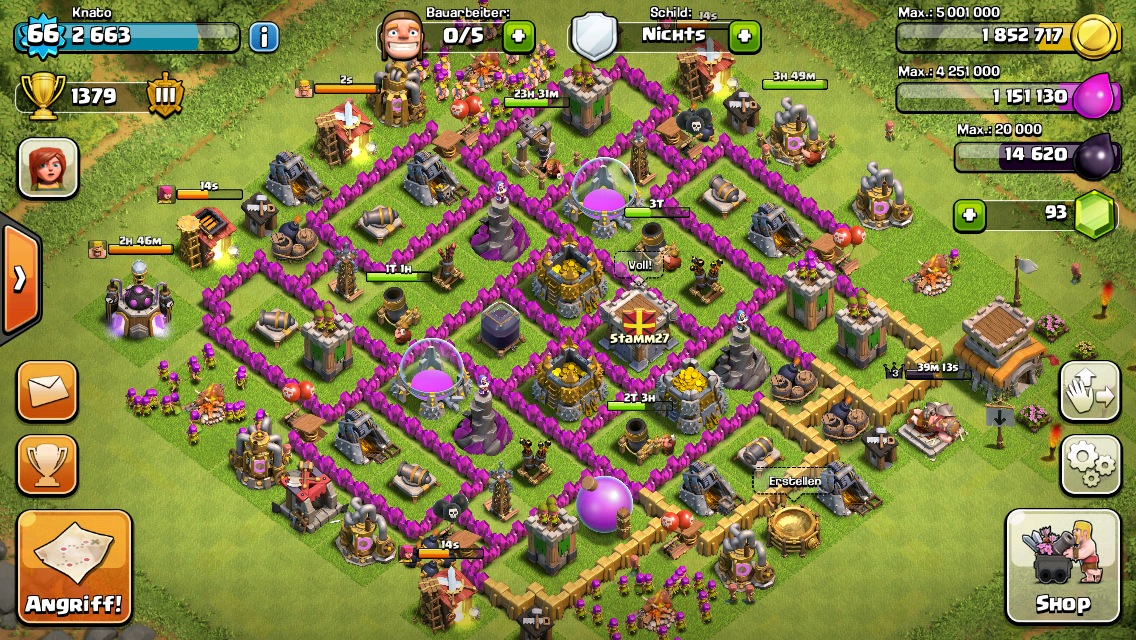Image resolution: width=1136 pixels, height=640 pixels.
Task: Open the settings gears button
Action: [x=1090, y=464]
